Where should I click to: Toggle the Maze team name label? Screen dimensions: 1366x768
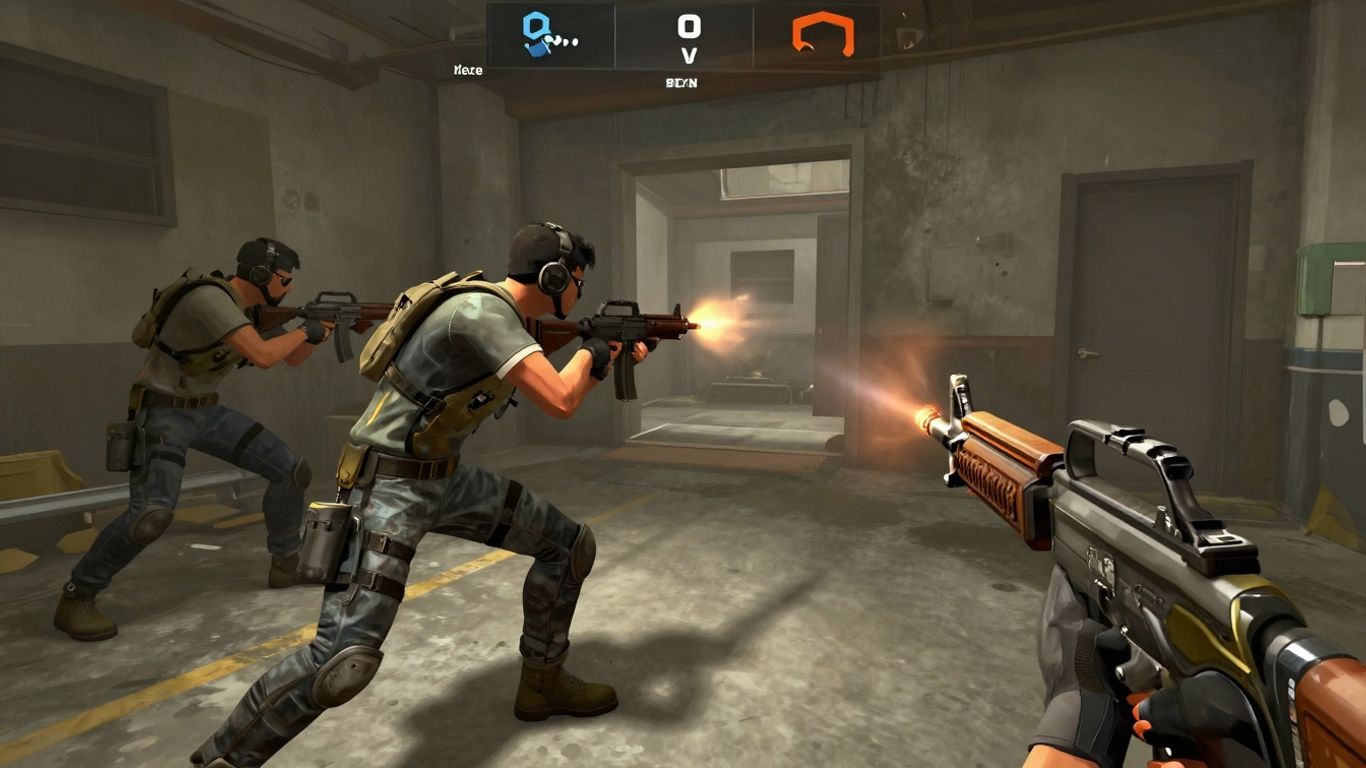pyautogui.click(x=470, y=70)
